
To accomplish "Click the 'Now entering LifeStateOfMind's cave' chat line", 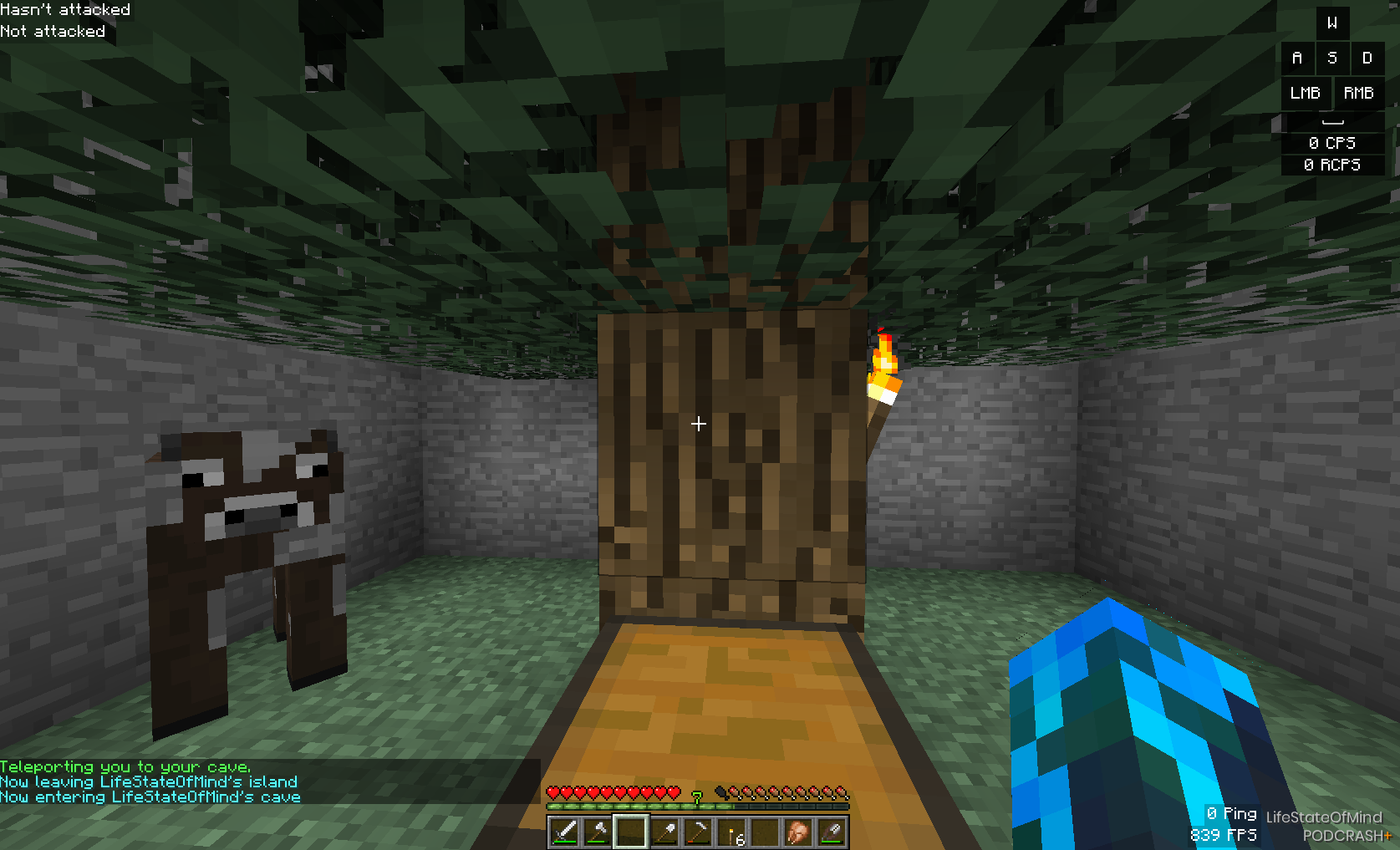I will click(x=150, y=797).
